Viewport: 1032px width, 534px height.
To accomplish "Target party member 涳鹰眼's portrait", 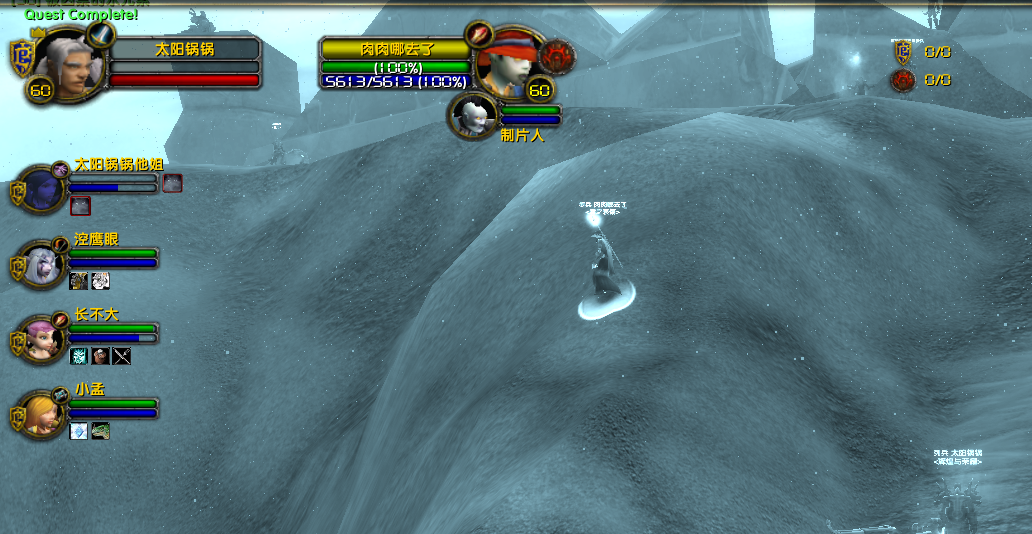I will coord(43,264).
